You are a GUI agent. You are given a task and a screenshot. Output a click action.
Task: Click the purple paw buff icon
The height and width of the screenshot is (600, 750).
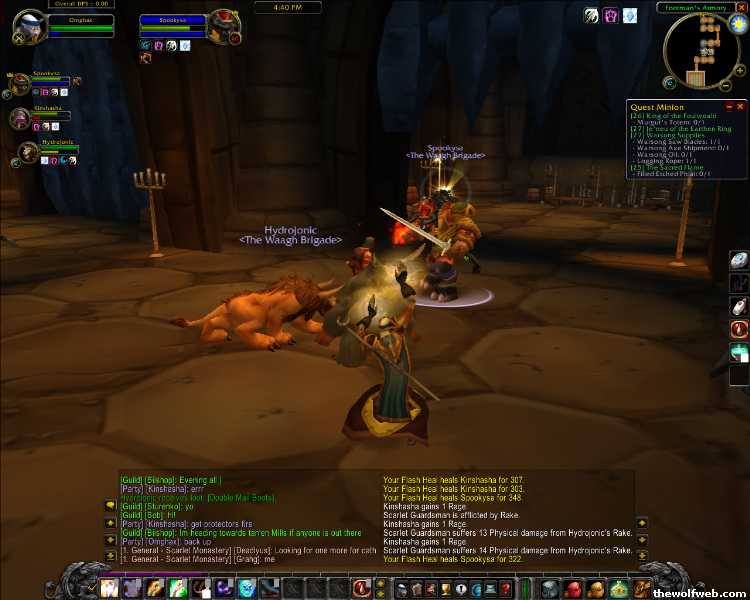click(610, 16)
